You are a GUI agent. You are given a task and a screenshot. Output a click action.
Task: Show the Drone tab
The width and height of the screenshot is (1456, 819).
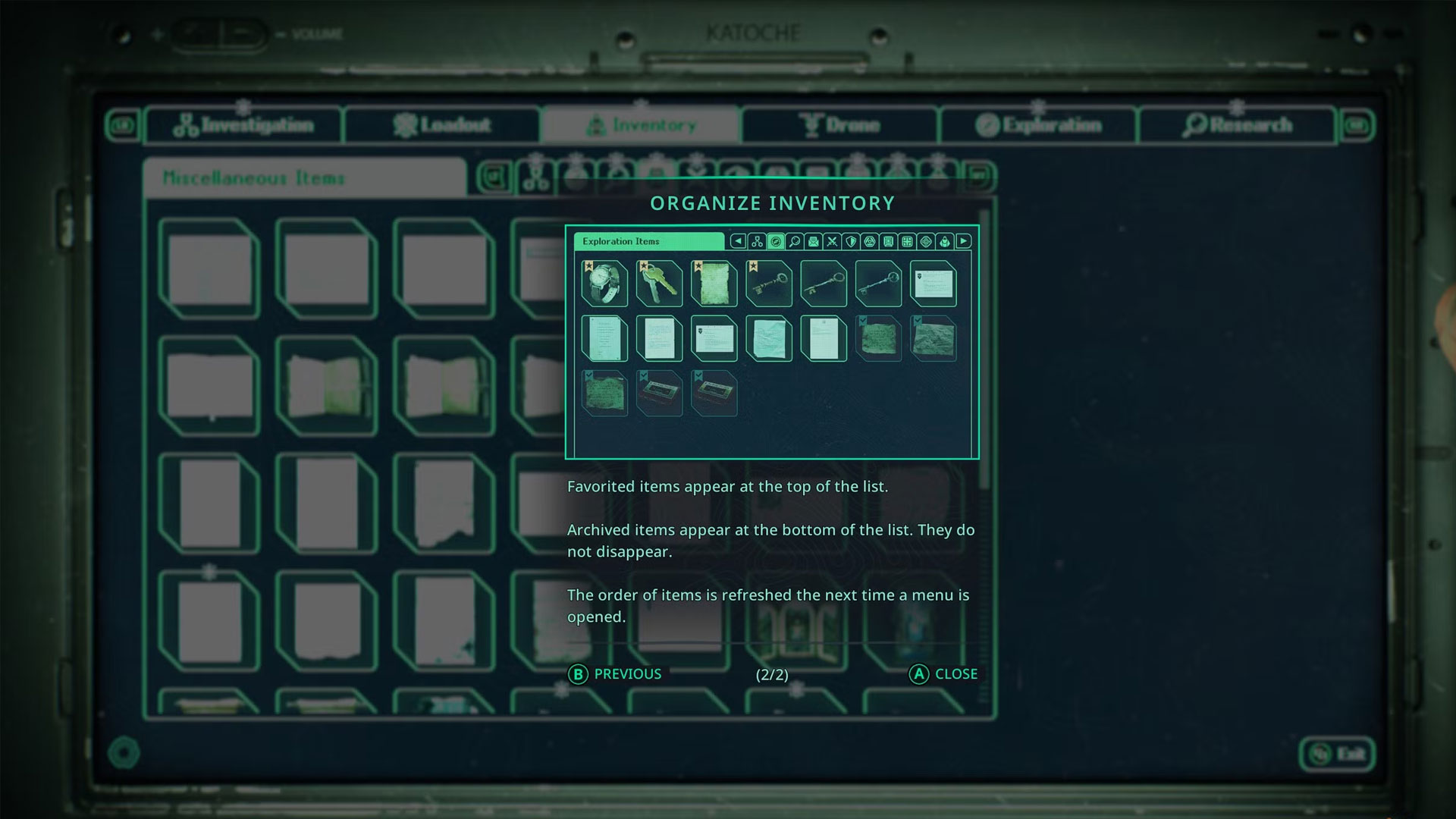tap(840, 125)
